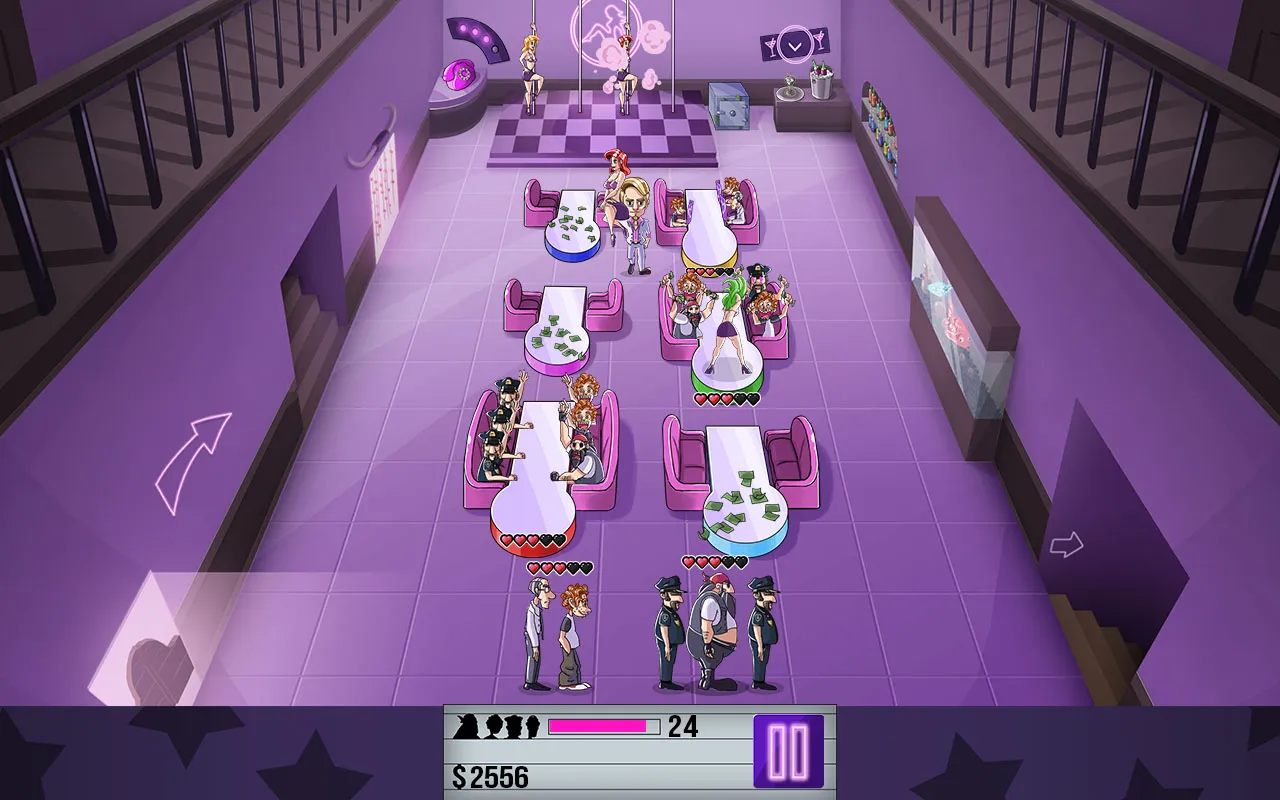Screen dimensions: 1280x800
Task: Expand the cocktail sign chevron
Action: [x=795, y=45]
